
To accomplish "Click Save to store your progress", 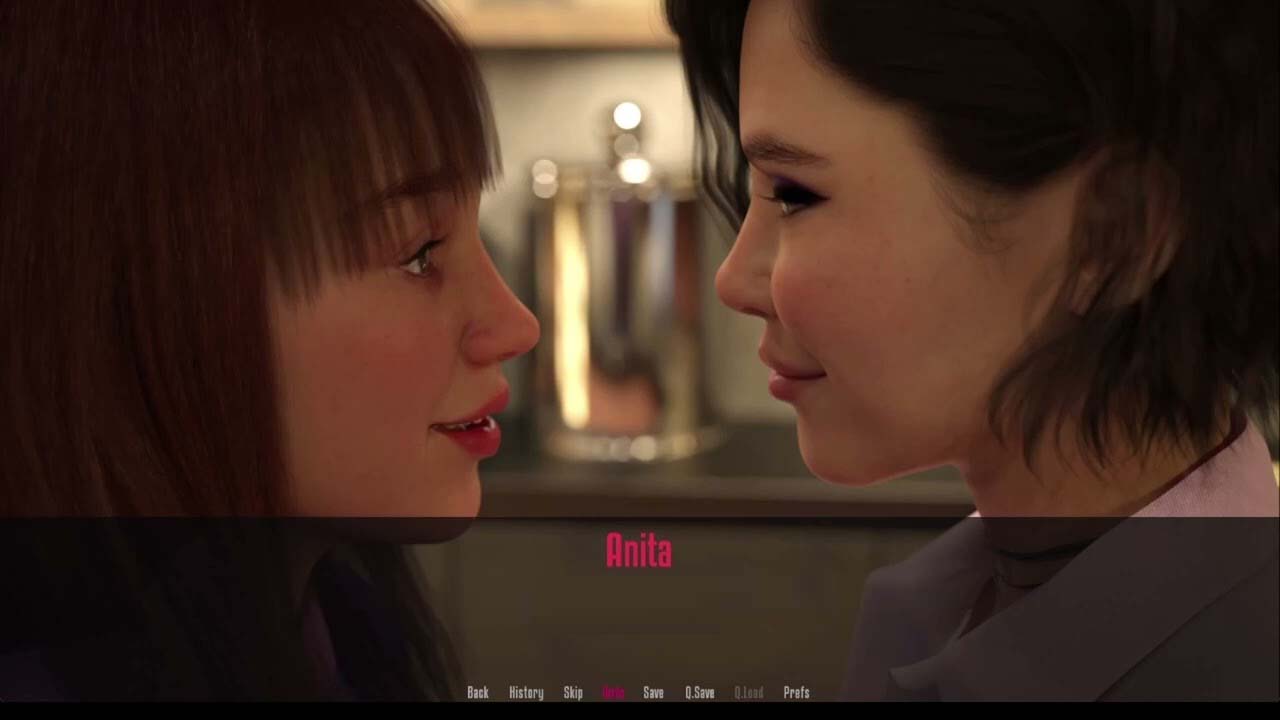I will click(653, 691).
